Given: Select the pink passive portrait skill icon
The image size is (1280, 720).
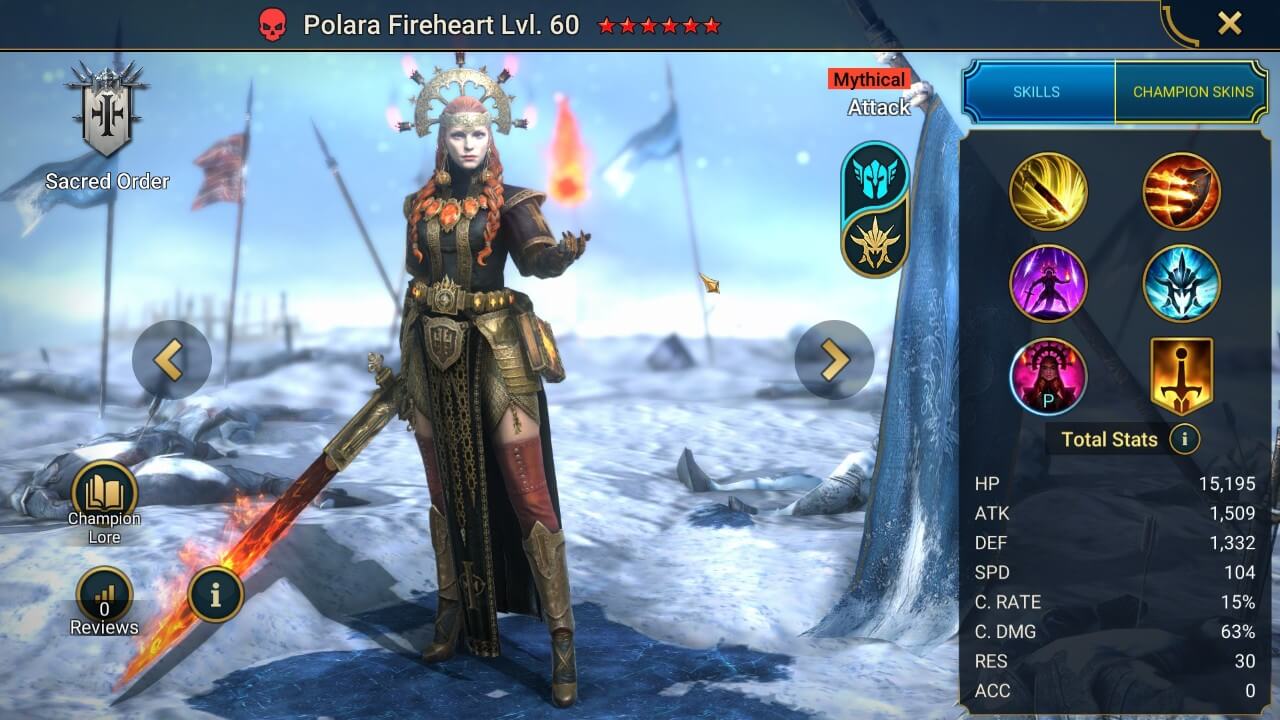Looking at the screenshot, I should (1048, 376).
